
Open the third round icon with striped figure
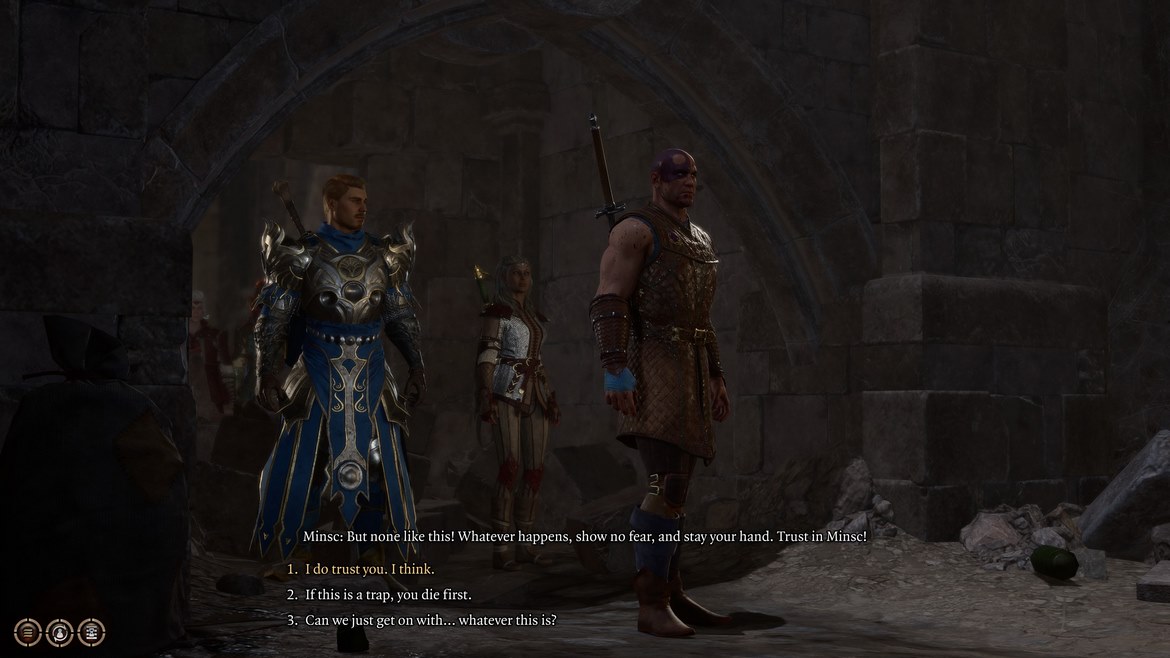click(x=92, y=631)
